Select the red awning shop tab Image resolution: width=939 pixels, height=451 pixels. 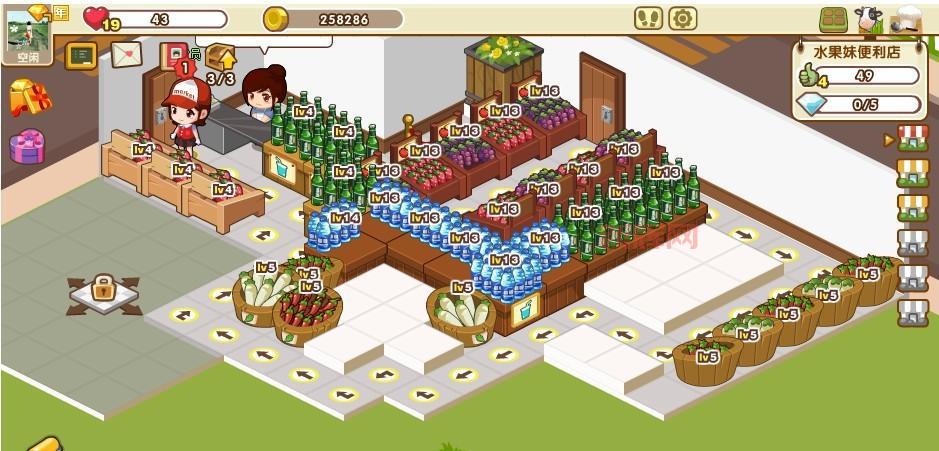pyautogui.click(x=912, y=139)
